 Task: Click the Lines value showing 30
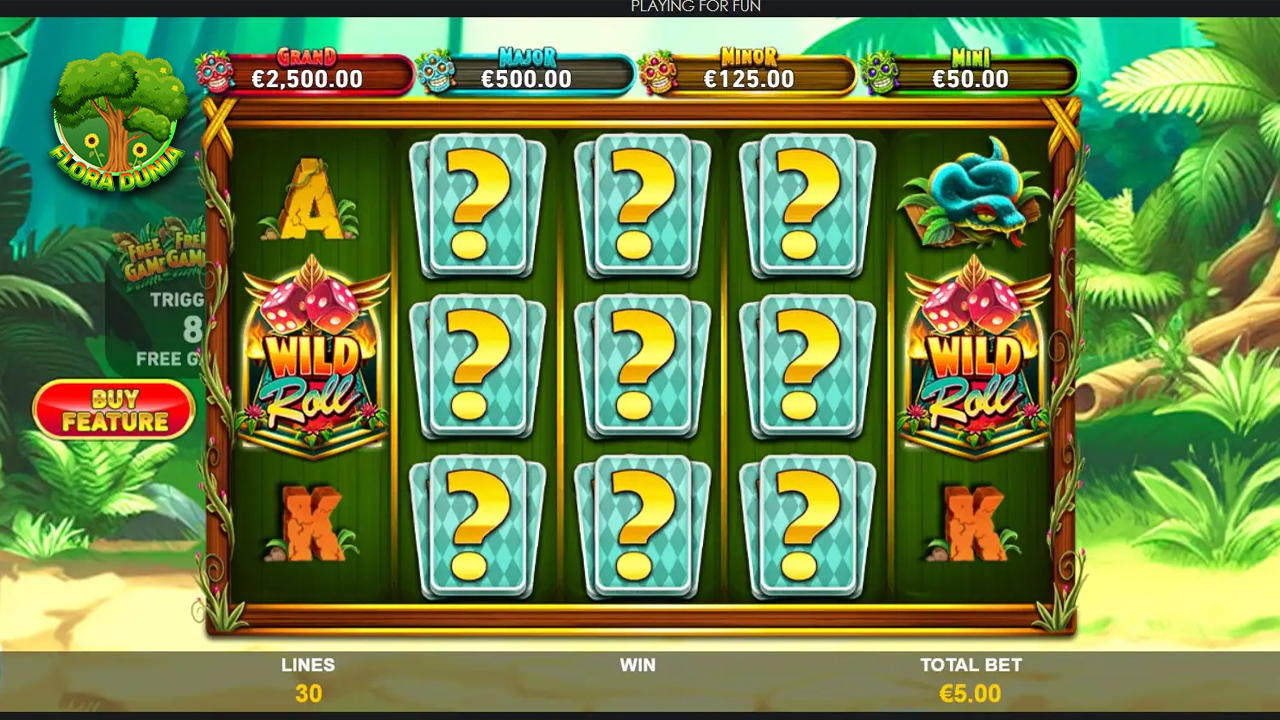(x=308, y=692)
